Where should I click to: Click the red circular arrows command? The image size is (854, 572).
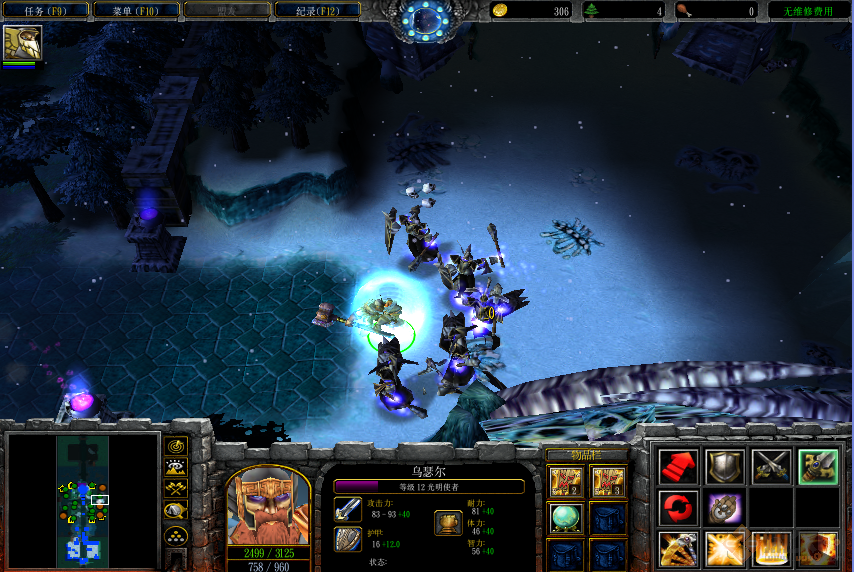coord(677,507)
